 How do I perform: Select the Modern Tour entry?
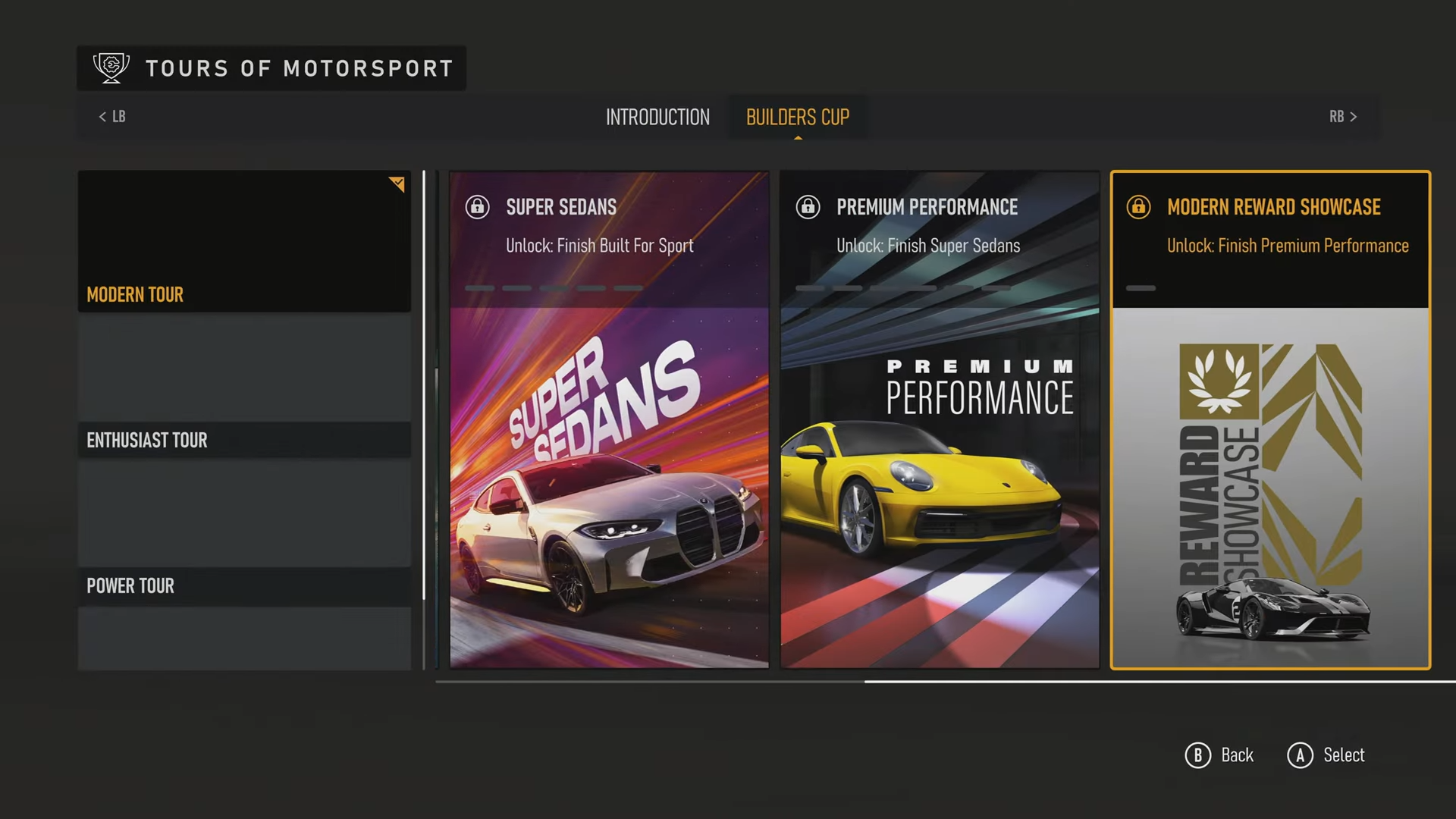244,241
